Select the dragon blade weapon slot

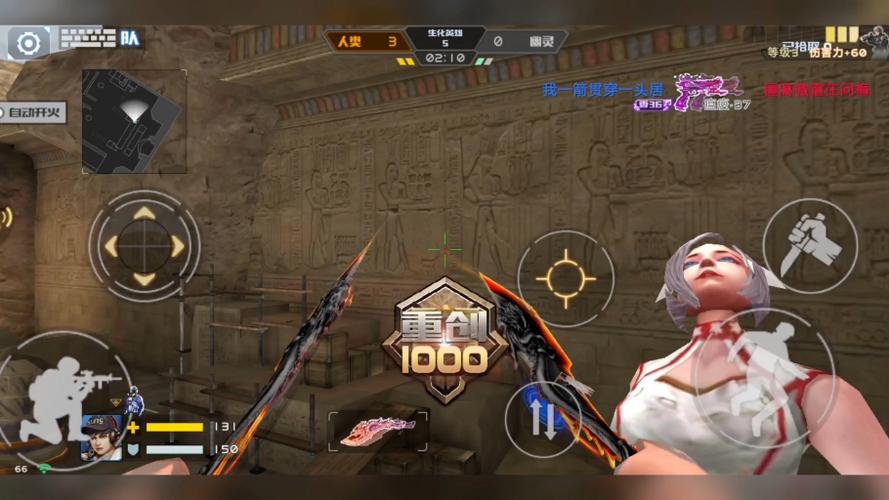tap(378, 430)
